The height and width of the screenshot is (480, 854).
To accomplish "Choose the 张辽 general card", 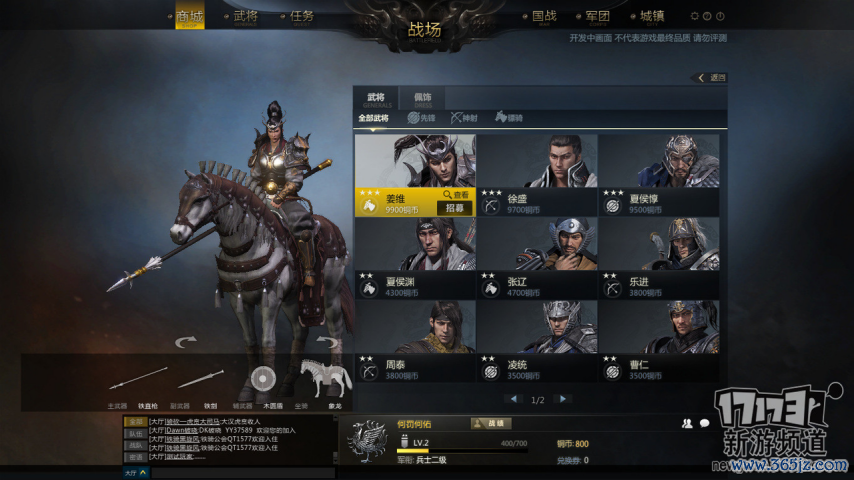I will tap(537, 257).
